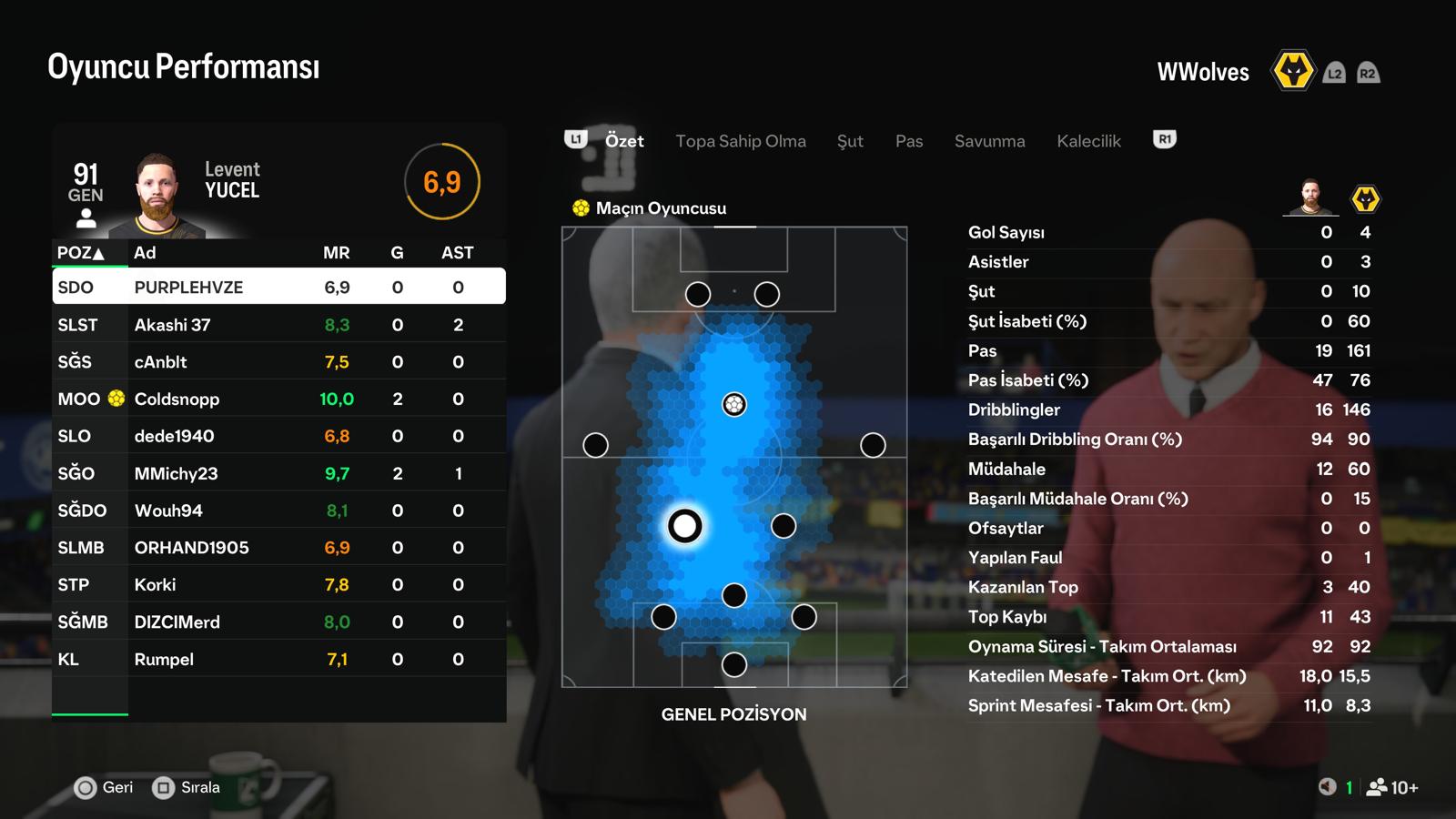1456x819 pixels.
Task: Sort the list by POZ column
Action: tap(80, 253)
